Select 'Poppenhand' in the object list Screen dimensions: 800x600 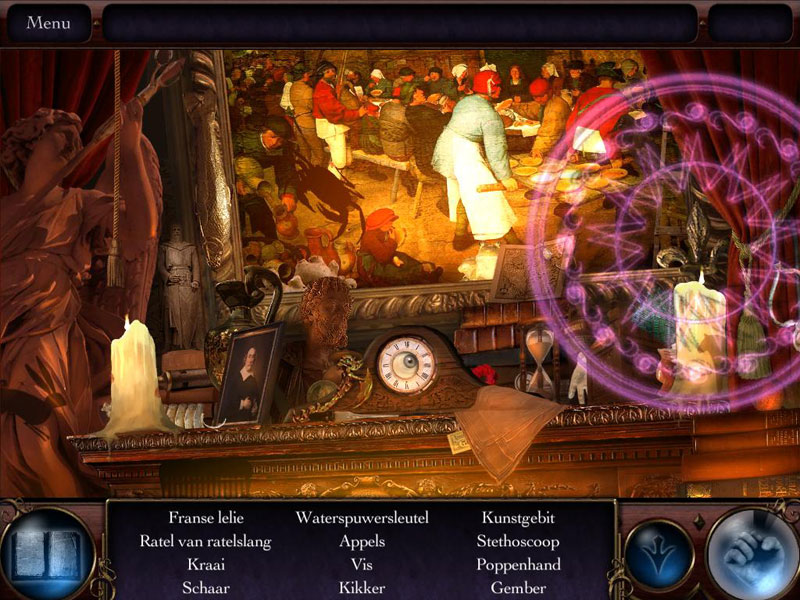point(518,565)
